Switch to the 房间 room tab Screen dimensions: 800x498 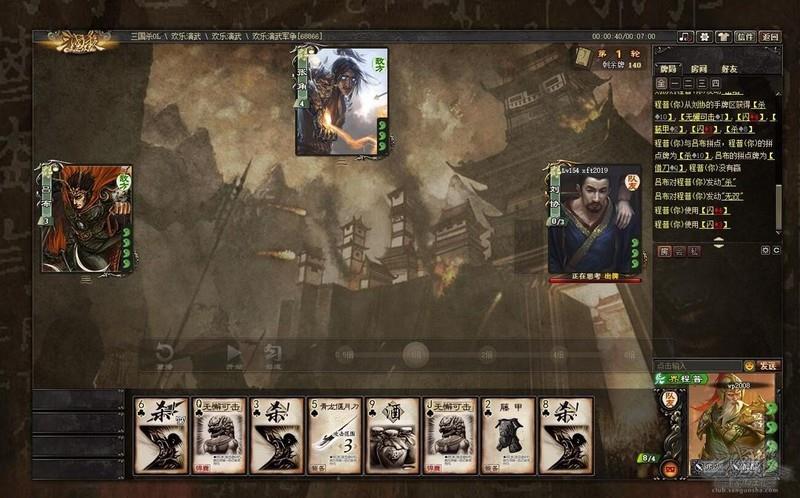tap(700, 68)
